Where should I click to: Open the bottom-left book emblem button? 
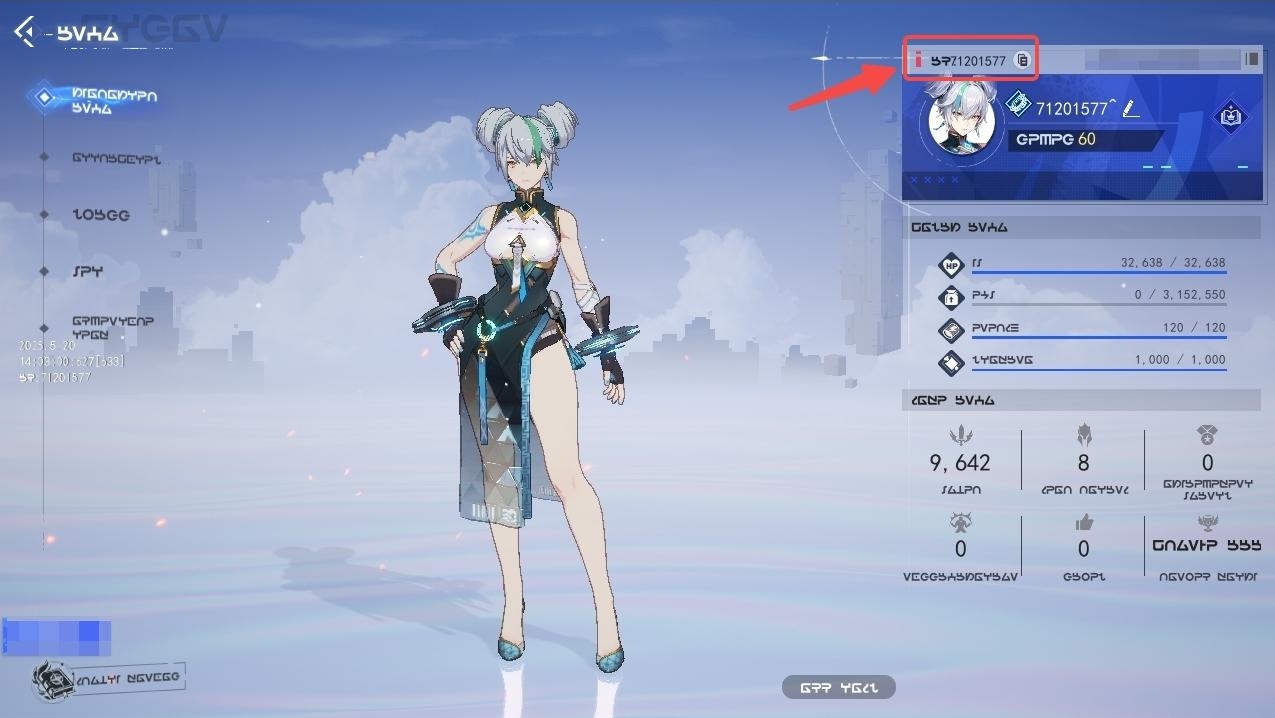(108, 678)
